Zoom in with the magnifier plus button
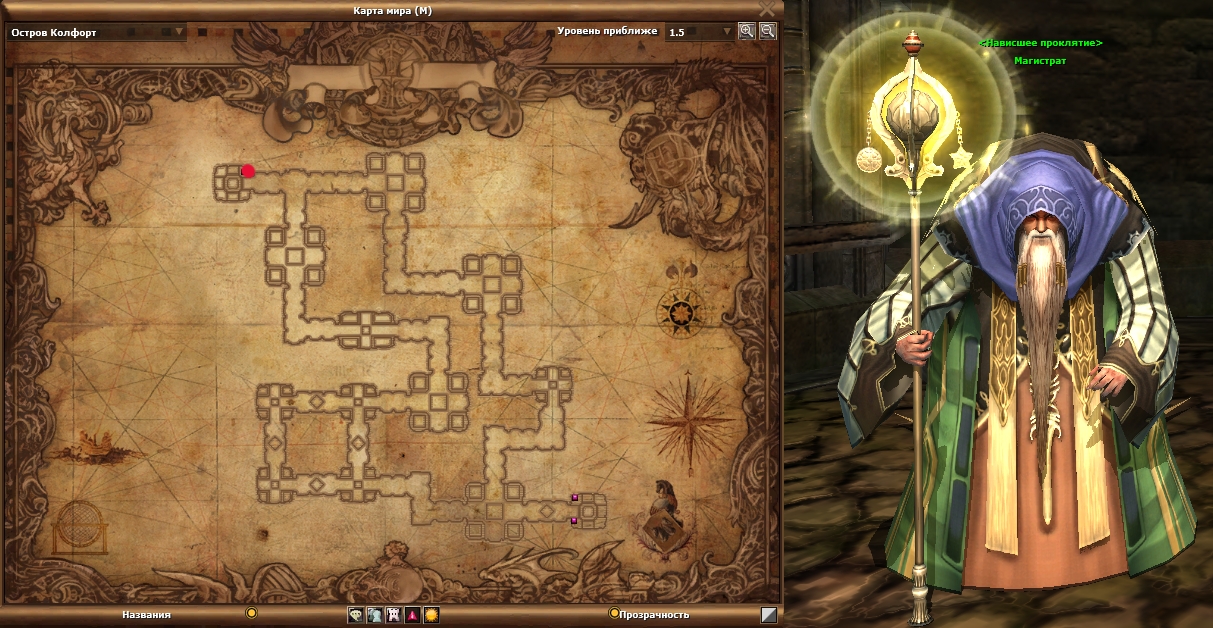 point(746,31)
